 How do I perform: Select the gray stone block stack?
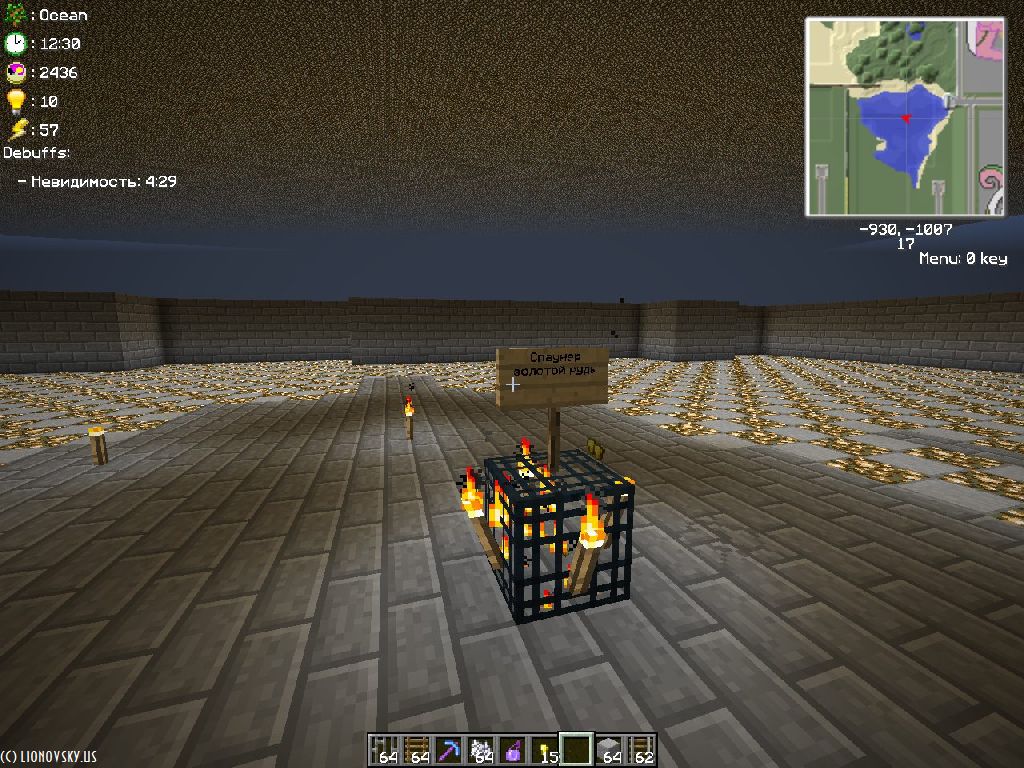[609, 750]
